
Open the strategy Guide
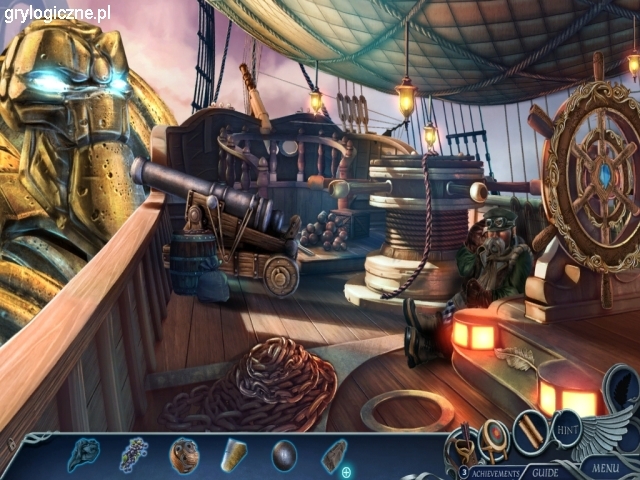pos(545,472)
